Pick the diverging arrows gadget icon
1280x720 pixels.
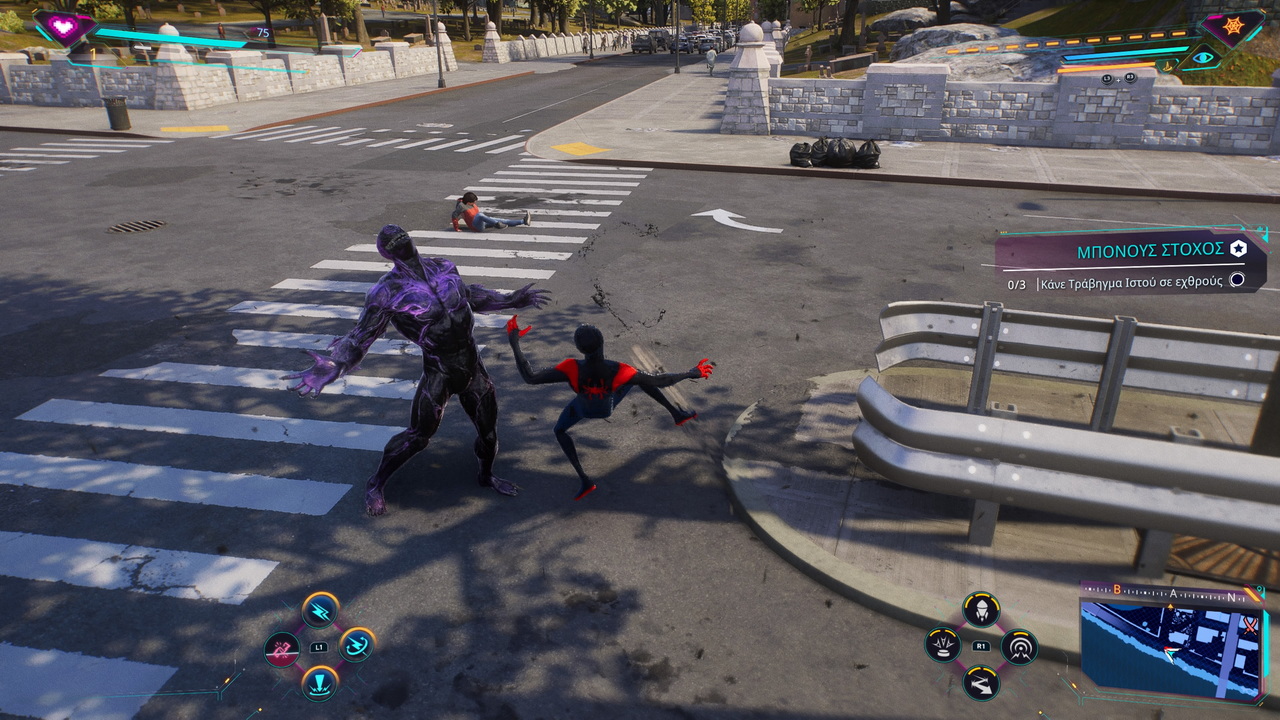point(981,684)
